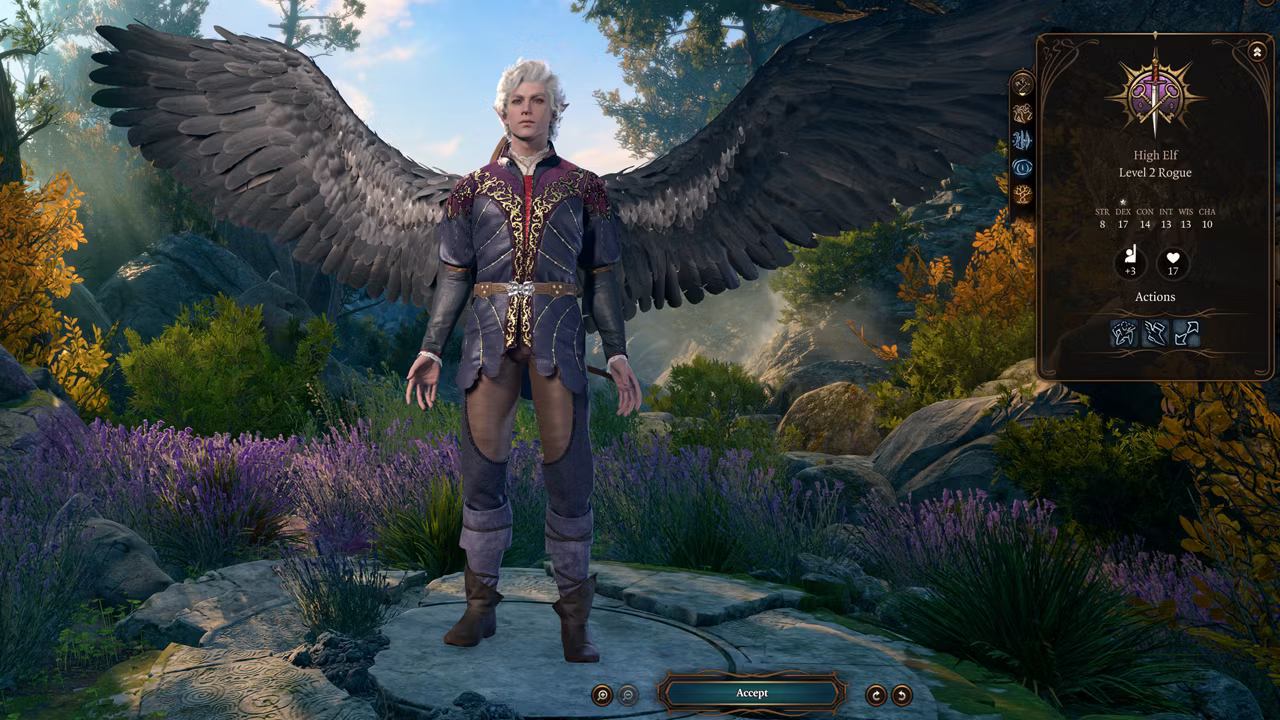
Task: Zoom out the character view
Action: coord(628,695)
